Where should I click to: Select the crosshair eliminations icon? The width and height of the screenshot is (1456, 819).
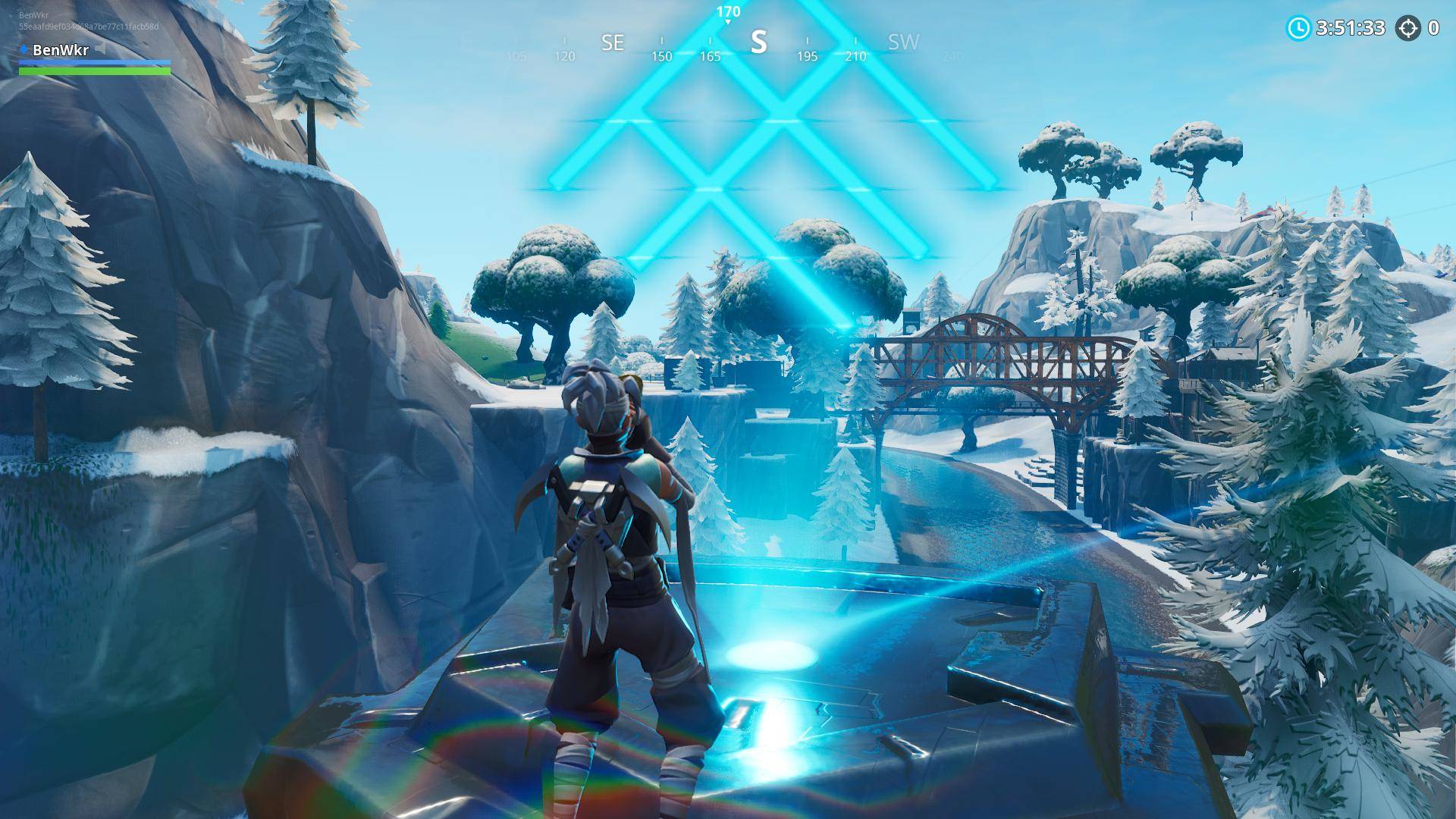1408,29
